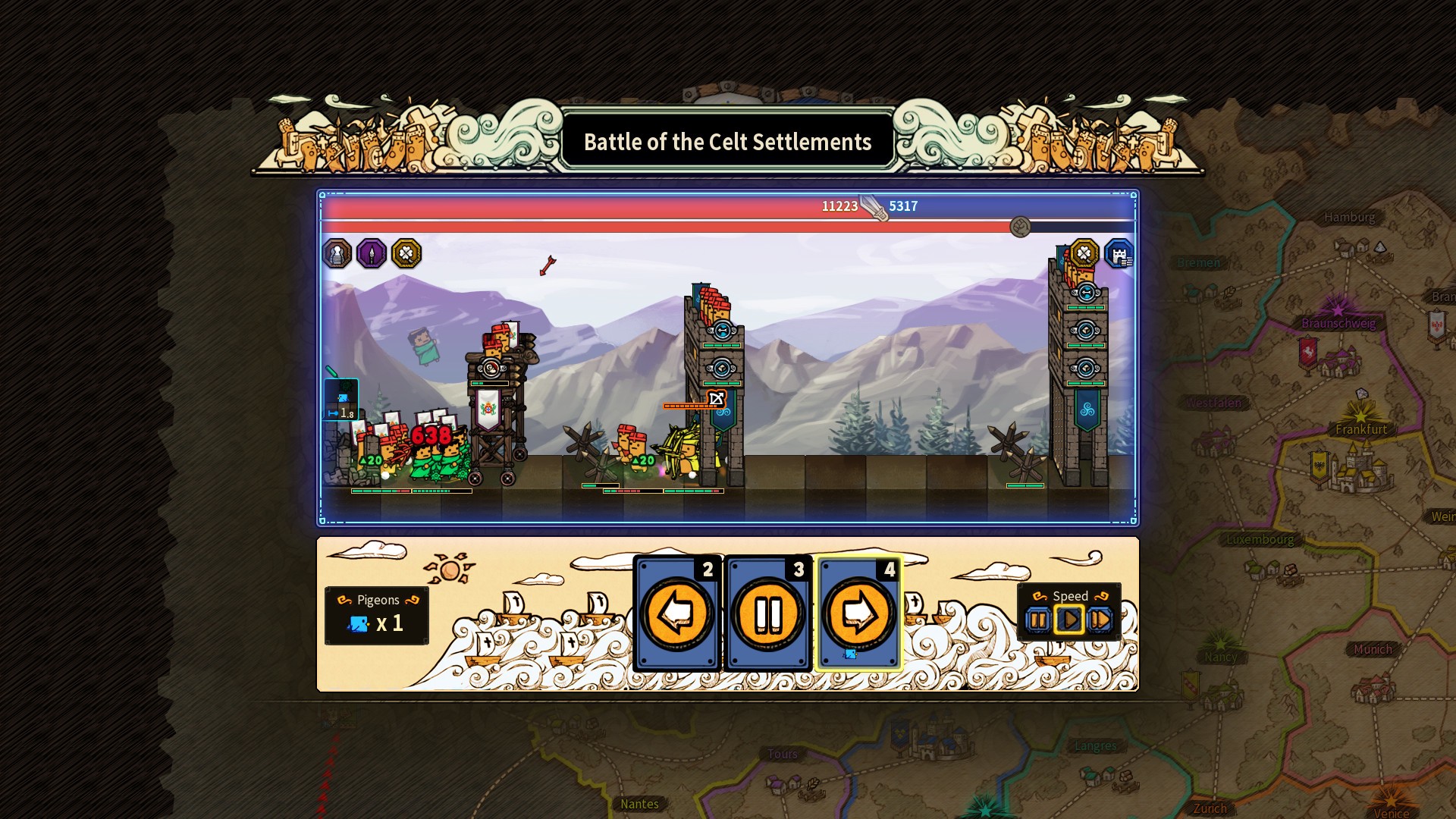The image size is (1456, 819).
Task: Click the green clover banner by the siege tower
Action: pyautogui.click(x=488, y=409)
